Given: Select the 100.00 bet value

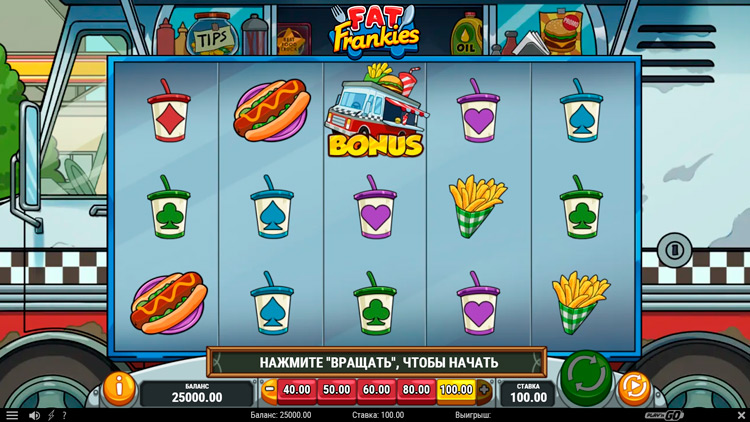Looking at the screenshot, I should 456,390.
